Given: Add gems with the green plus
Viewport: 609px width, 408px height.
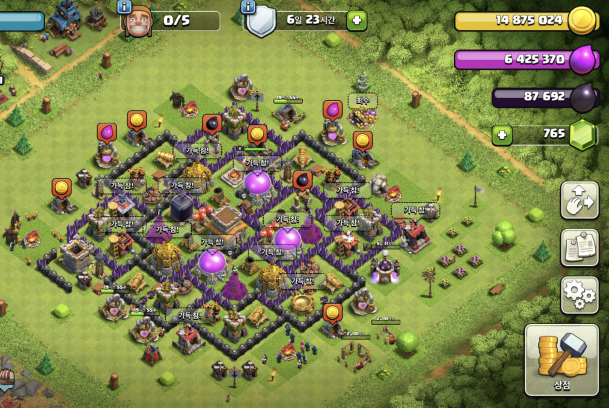Looking at the screenshot, I should [x=502, y=135].
